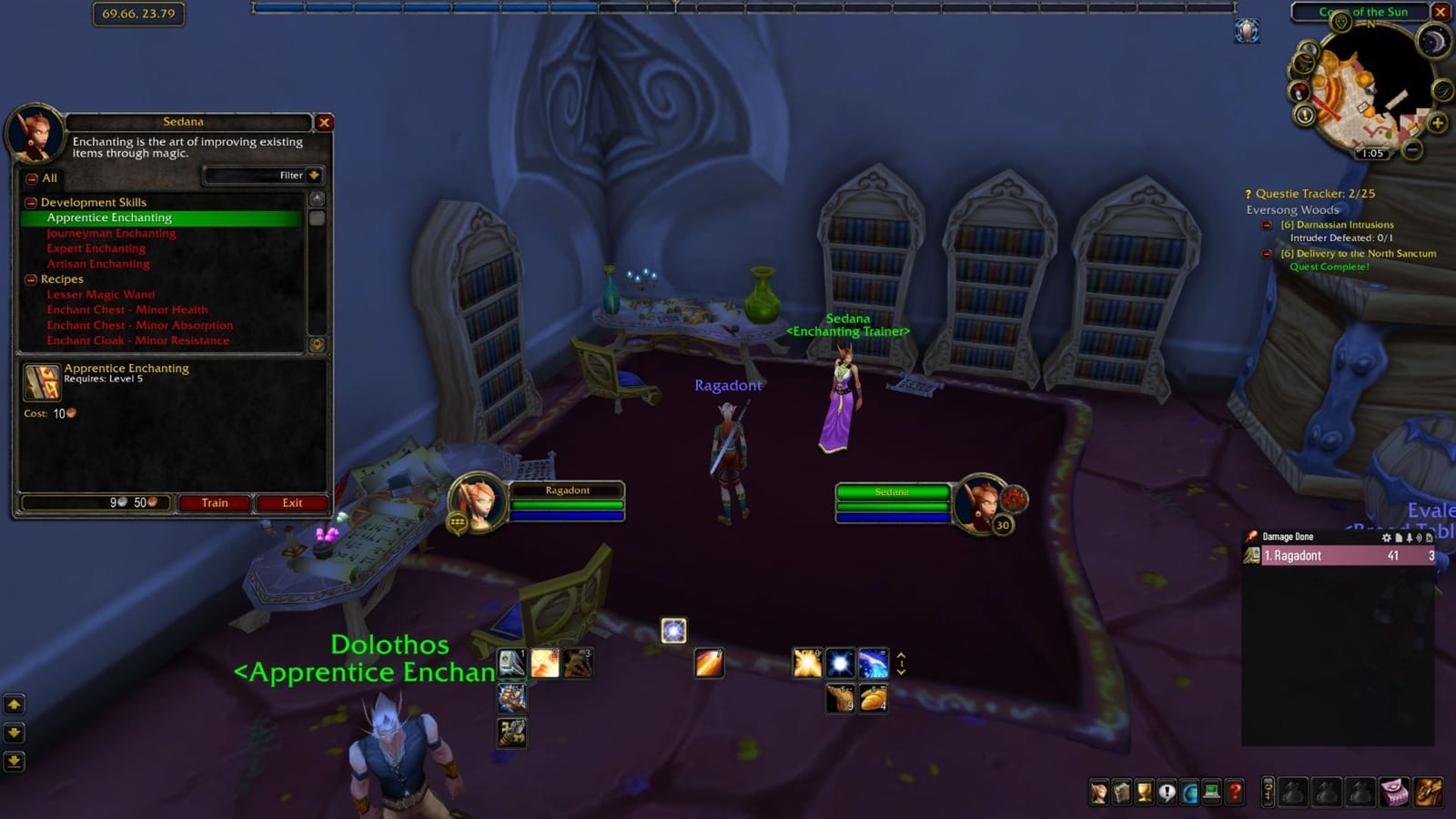Open the golden trophy achievements icon

tap(1145, 792)
